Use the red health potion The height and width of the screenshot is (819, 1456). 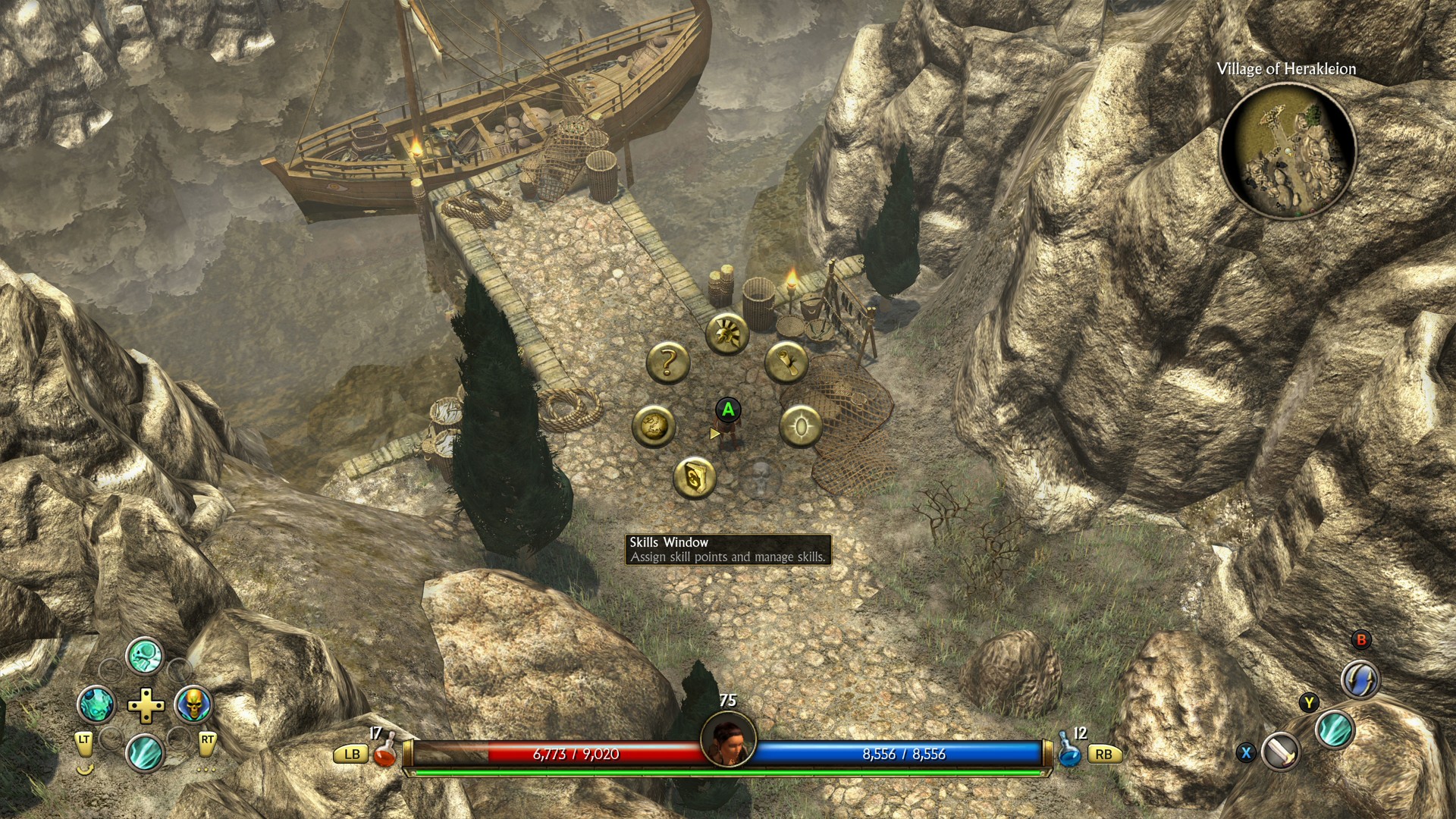click(385, 752)
